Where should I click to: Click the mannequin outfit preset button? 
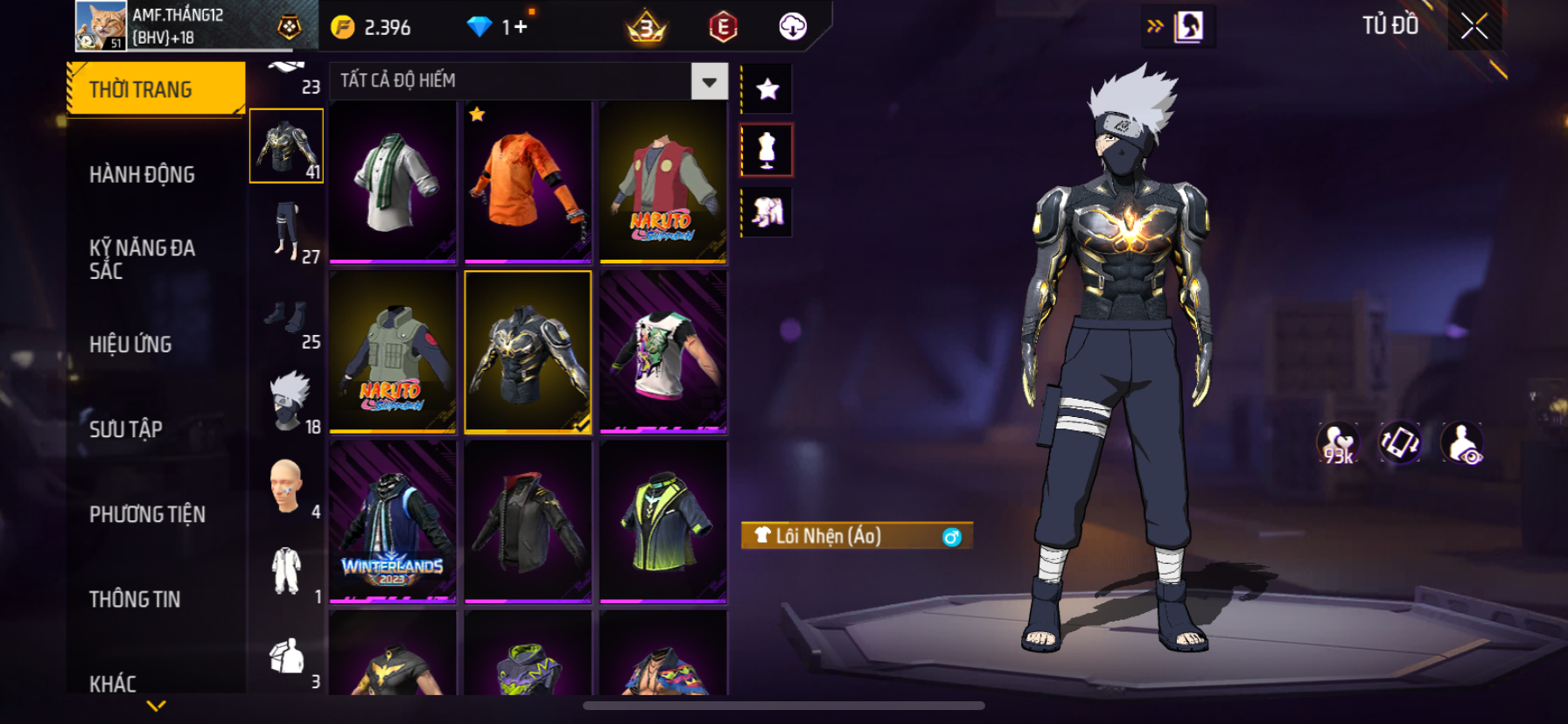[767, 150]
